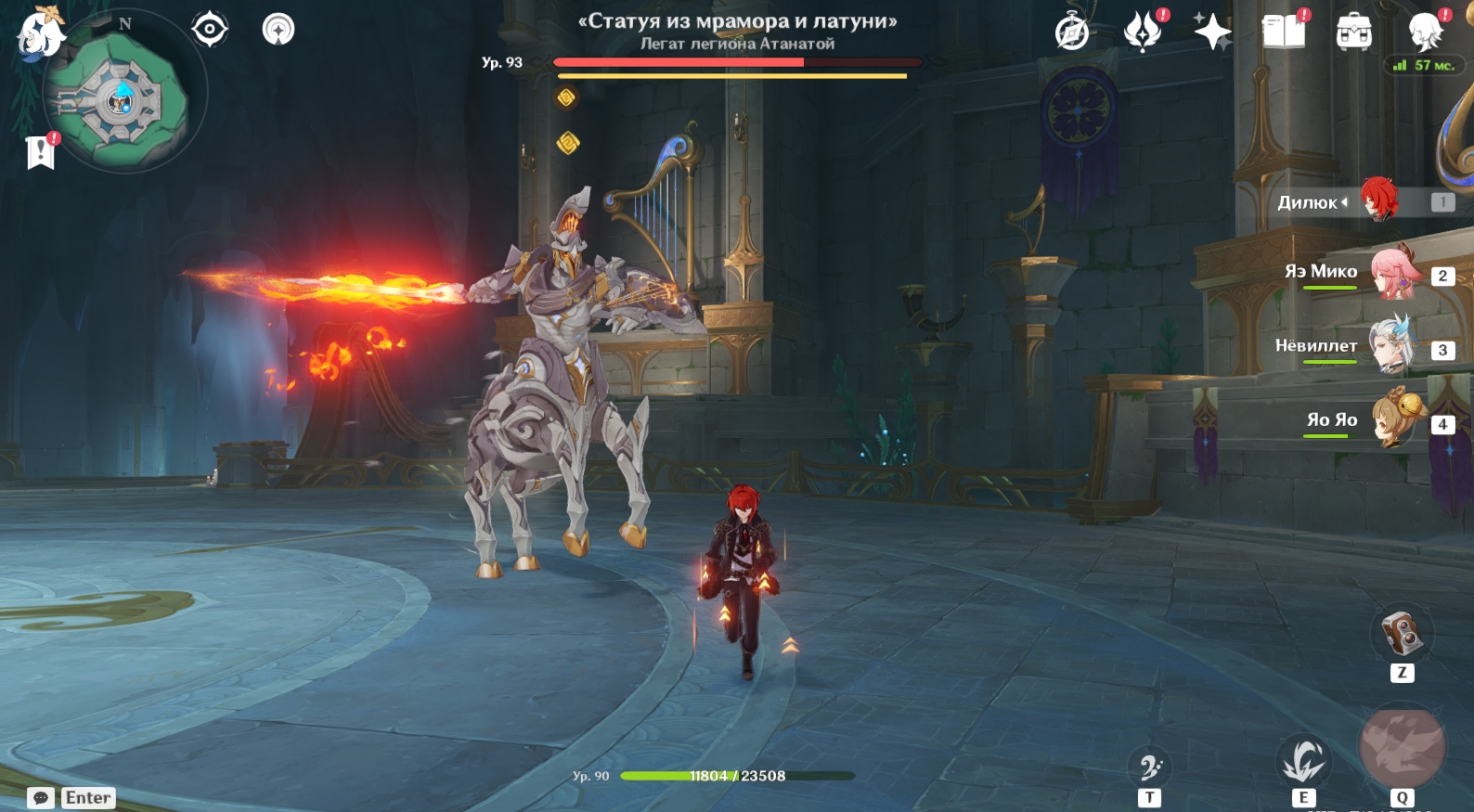
Task: Open the battle pass icon
Action: click(x=1143, y=32)
